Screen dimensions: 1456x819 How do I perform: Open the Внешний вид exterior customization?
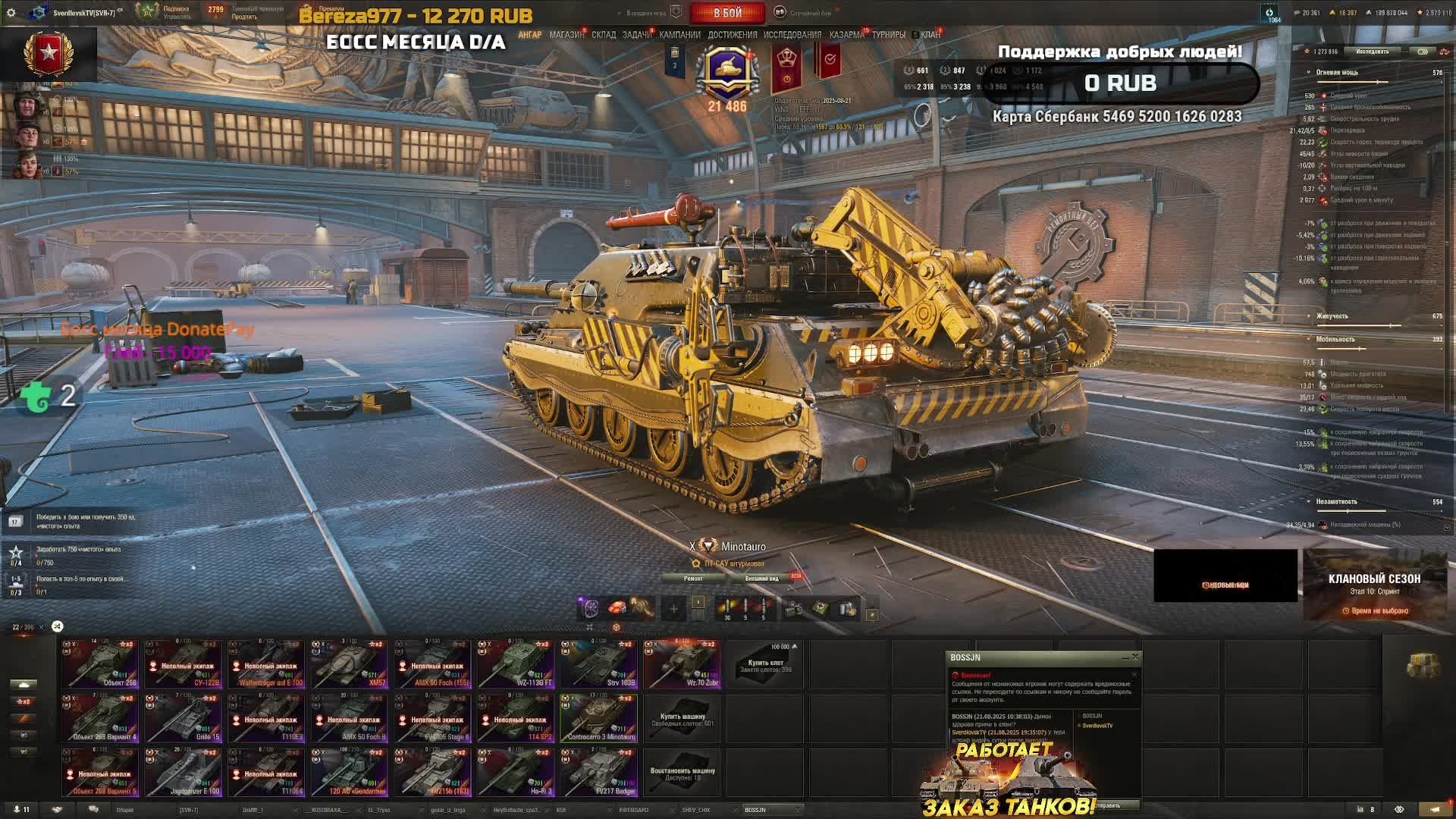pos(761,579)
